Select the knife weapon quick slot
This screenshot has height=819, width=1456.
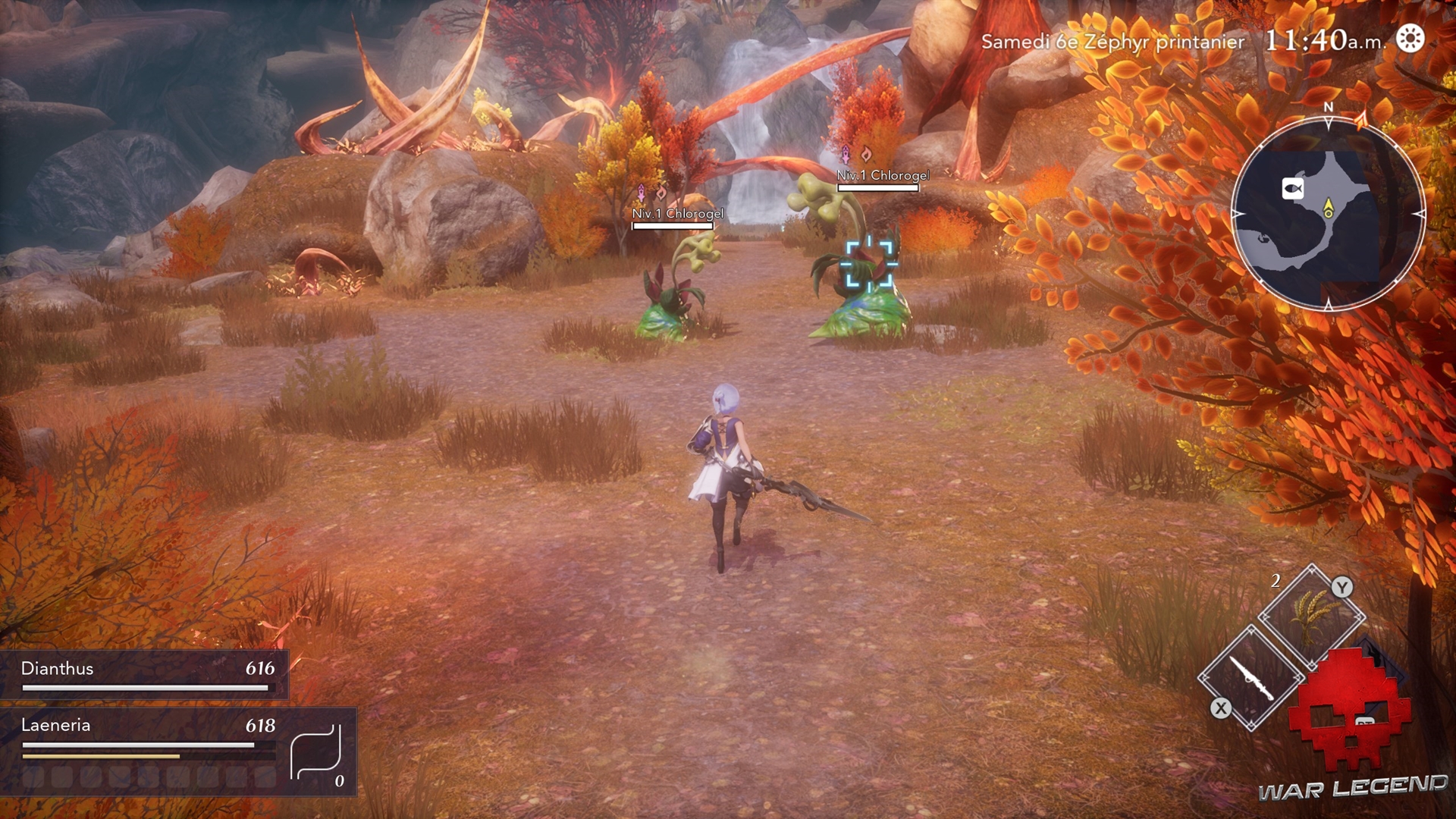click(x=1251, y=677)
